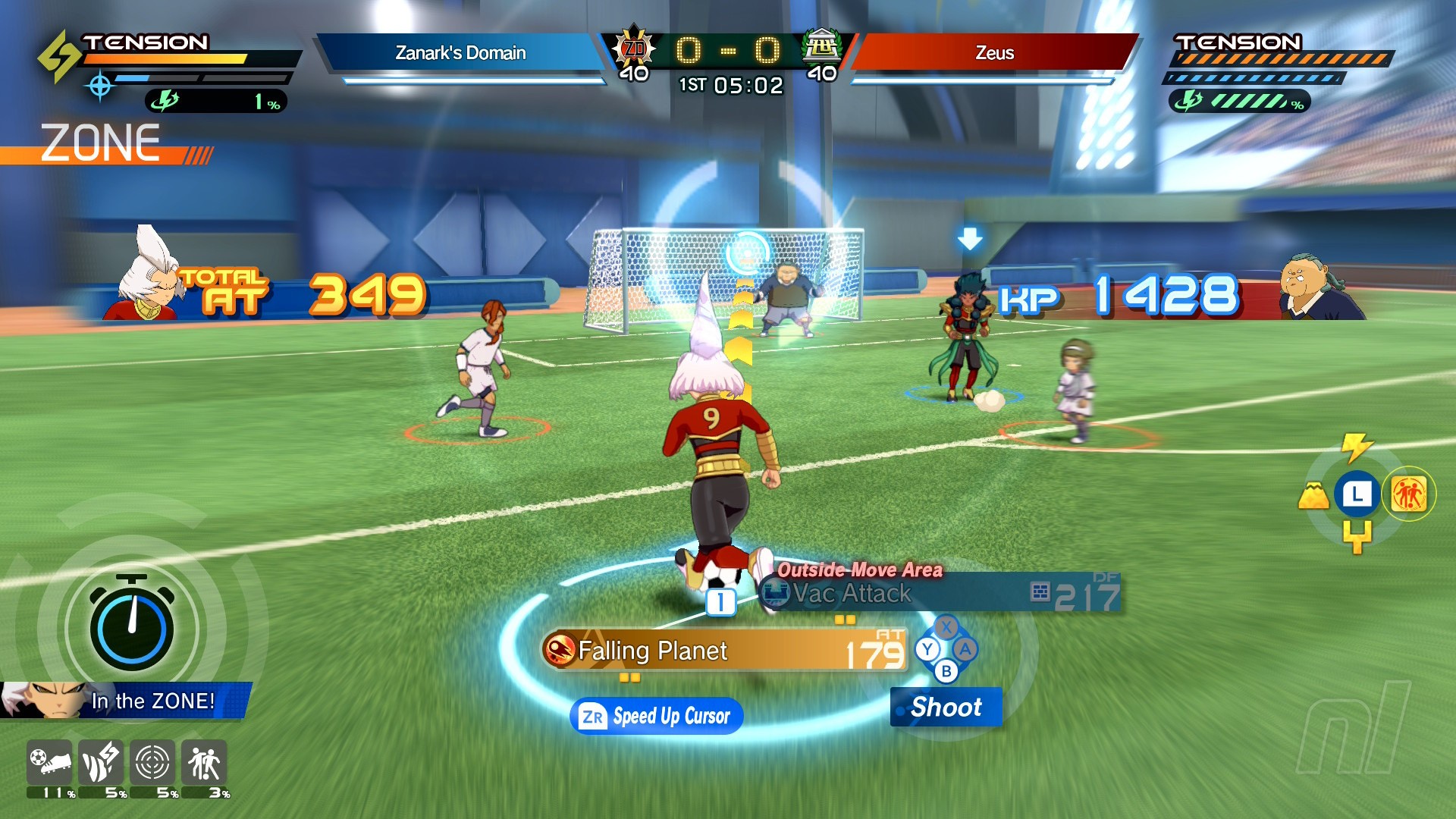The image size is (1456, 819).
Task: Select the lightning kick buff icon
Action: 101,762
